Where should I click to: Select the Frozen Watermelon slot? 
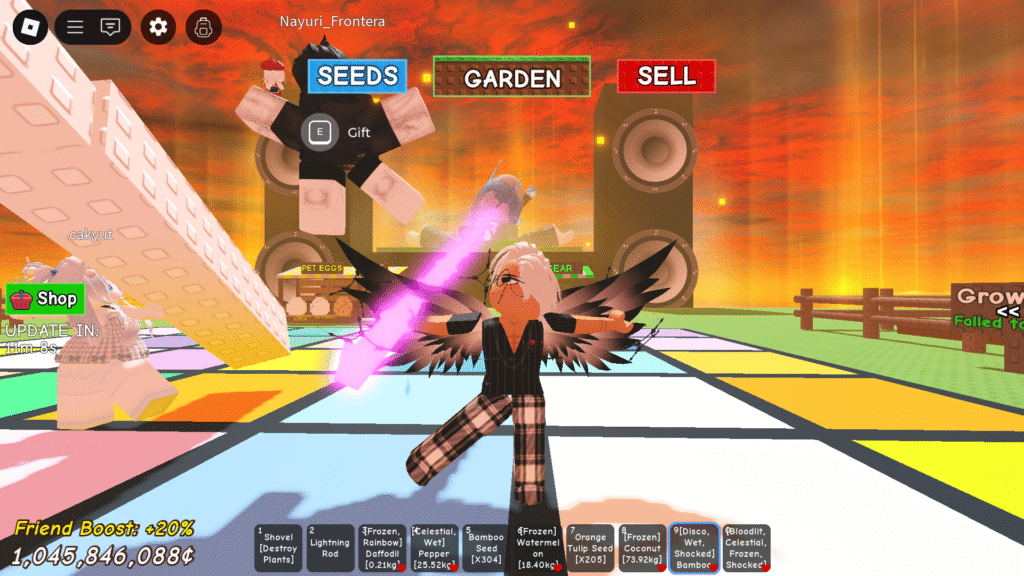(x=539, y=548)
